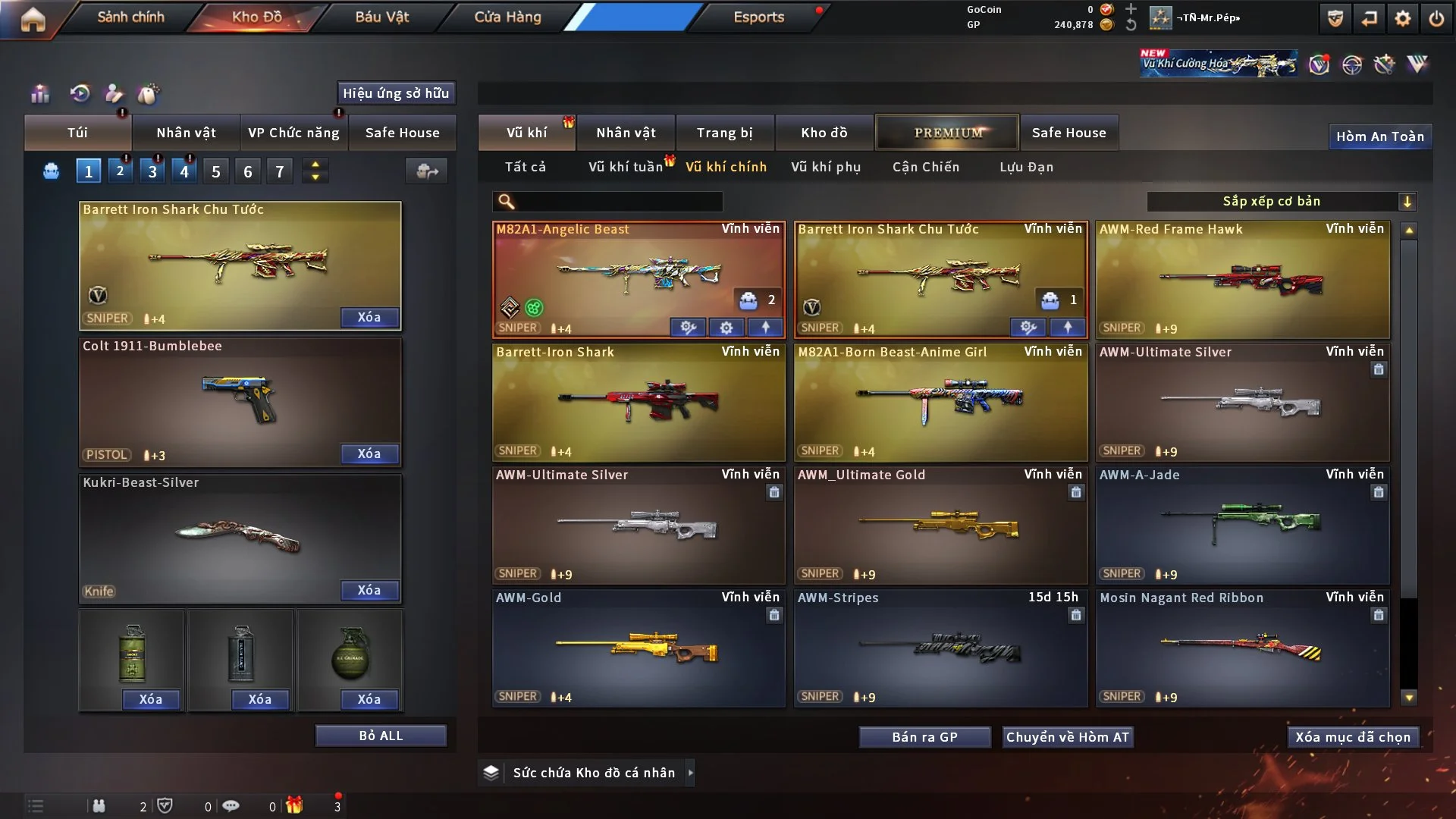This screenshot has height=819, width=1456.
Task: Click Chuyển về Hòm AT button
Action: tap(1067, 737)
